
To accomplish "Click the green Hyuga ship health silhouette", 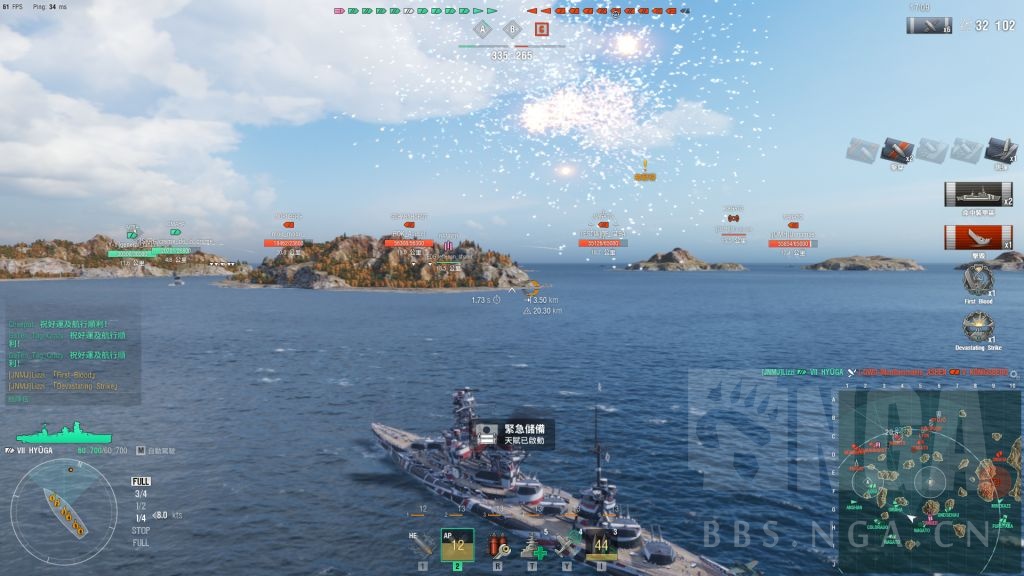I will coord(49,434).
